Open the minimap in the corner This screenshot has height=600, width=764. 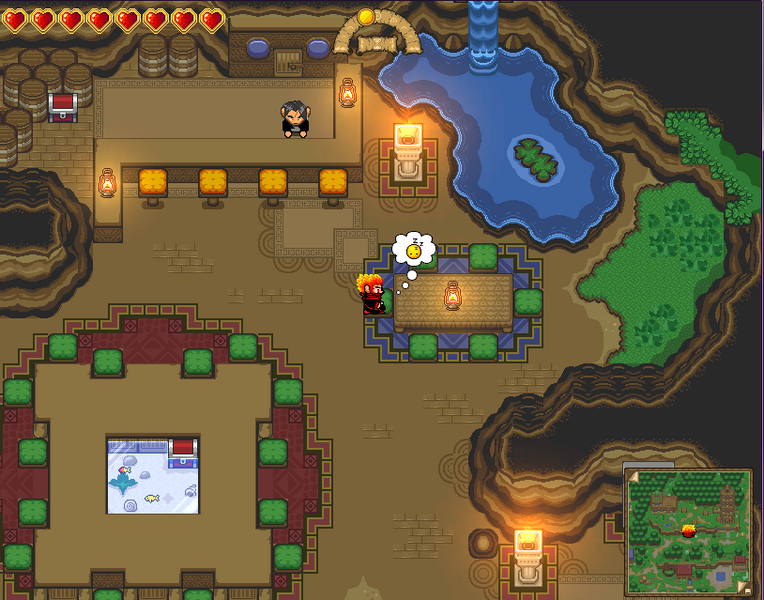tap(688, 531)
